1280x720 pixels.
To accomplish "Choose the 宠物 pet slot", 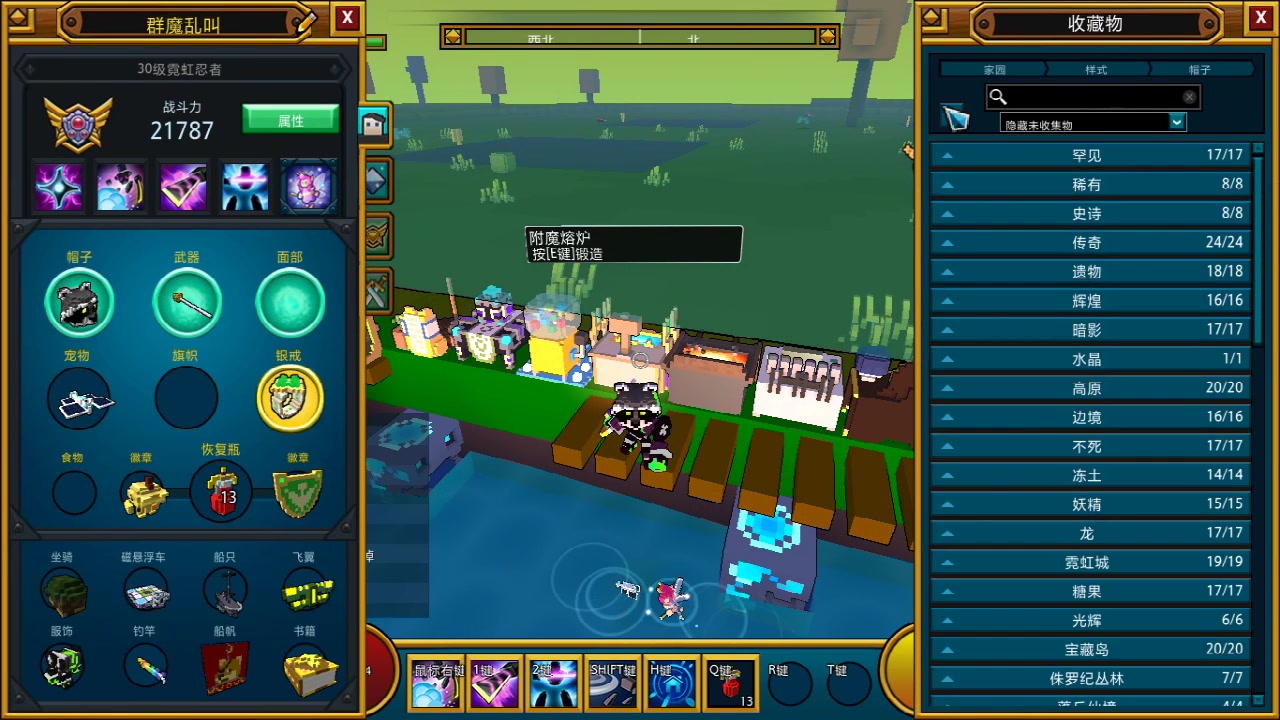I will coord(79,398).
